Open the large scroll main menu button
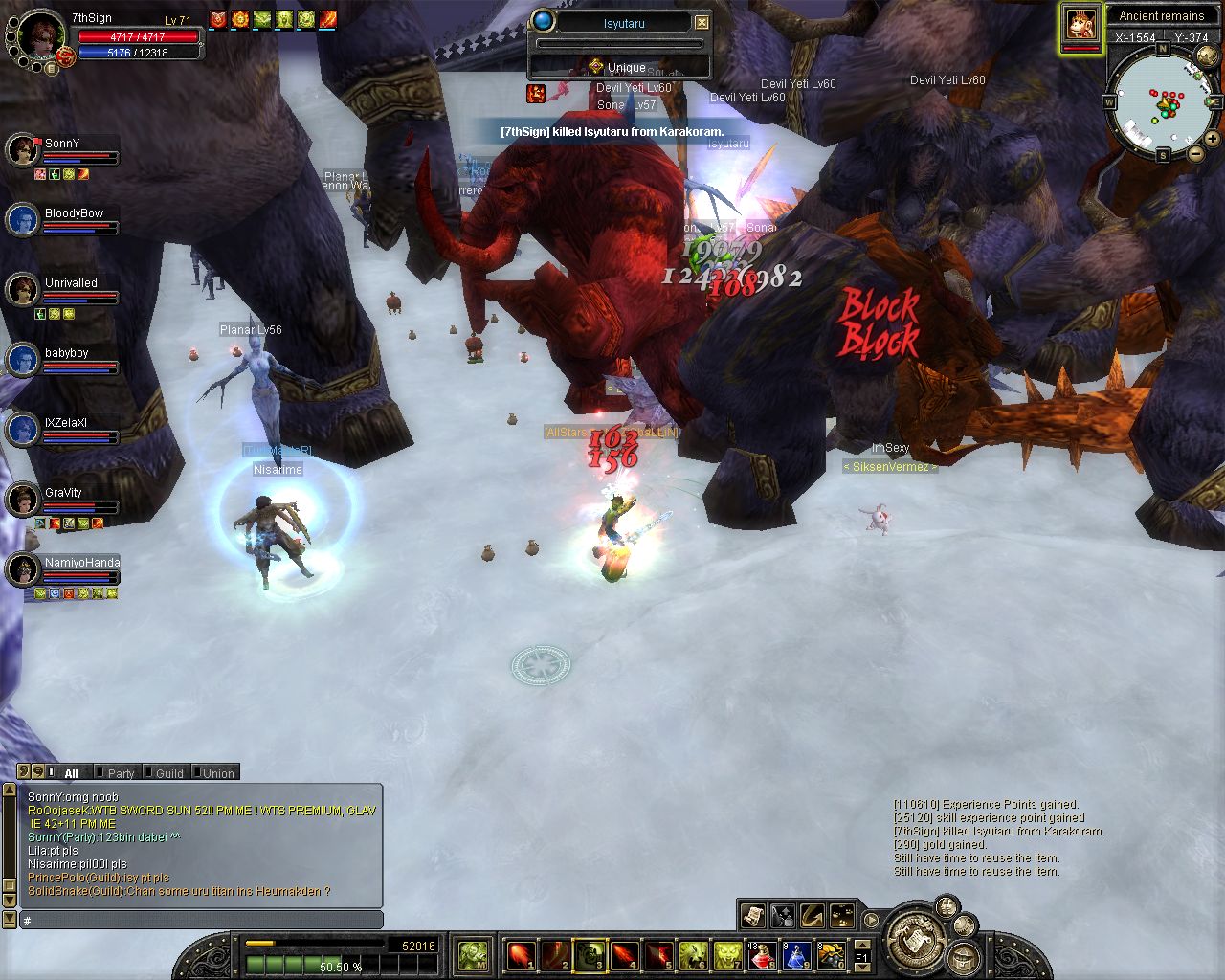1225x980 pixels. point(916,939)
